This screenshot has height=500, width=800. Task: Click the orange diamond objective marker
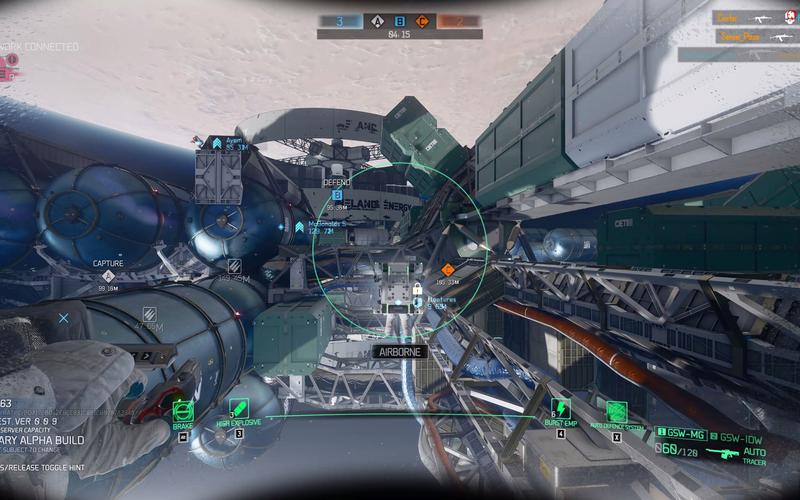point(447,269)
